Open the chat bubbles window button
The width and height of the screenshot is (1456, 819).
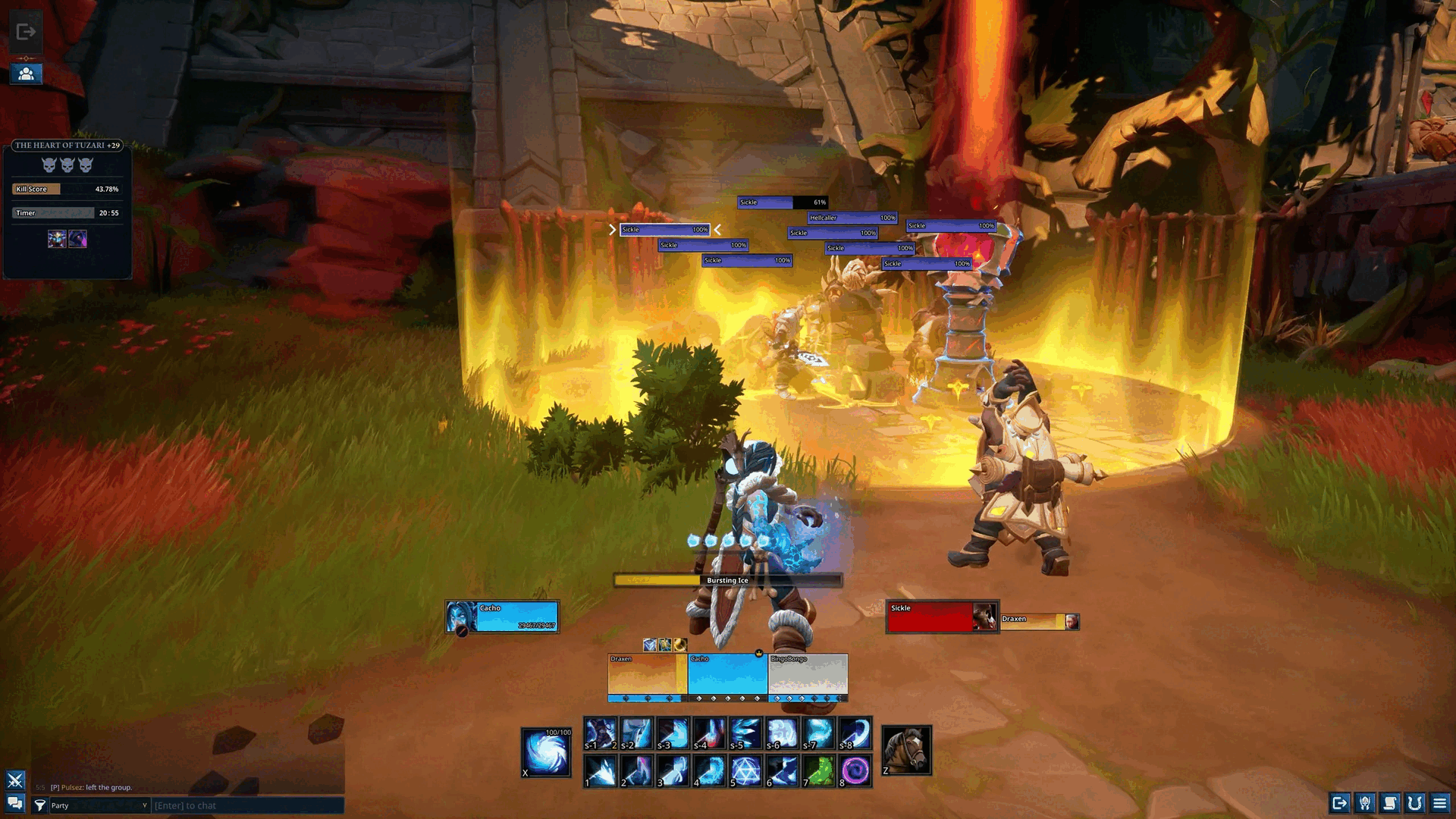pyautogui.click(x=15, y=803)
